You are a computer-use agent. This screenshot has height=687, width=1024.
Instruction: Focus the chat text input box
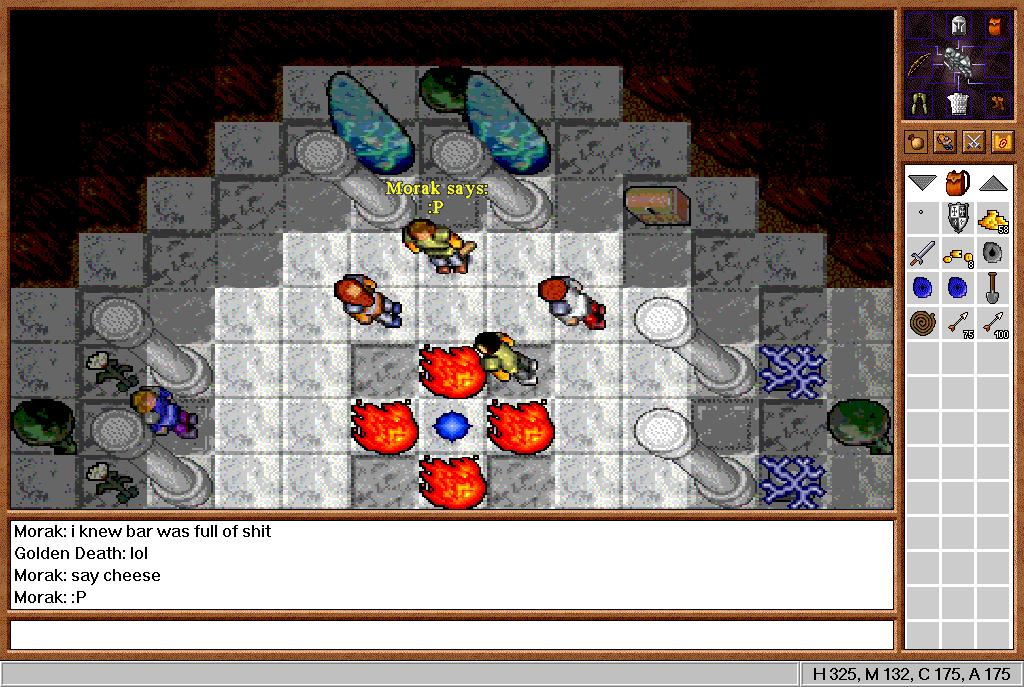(450, 635)
